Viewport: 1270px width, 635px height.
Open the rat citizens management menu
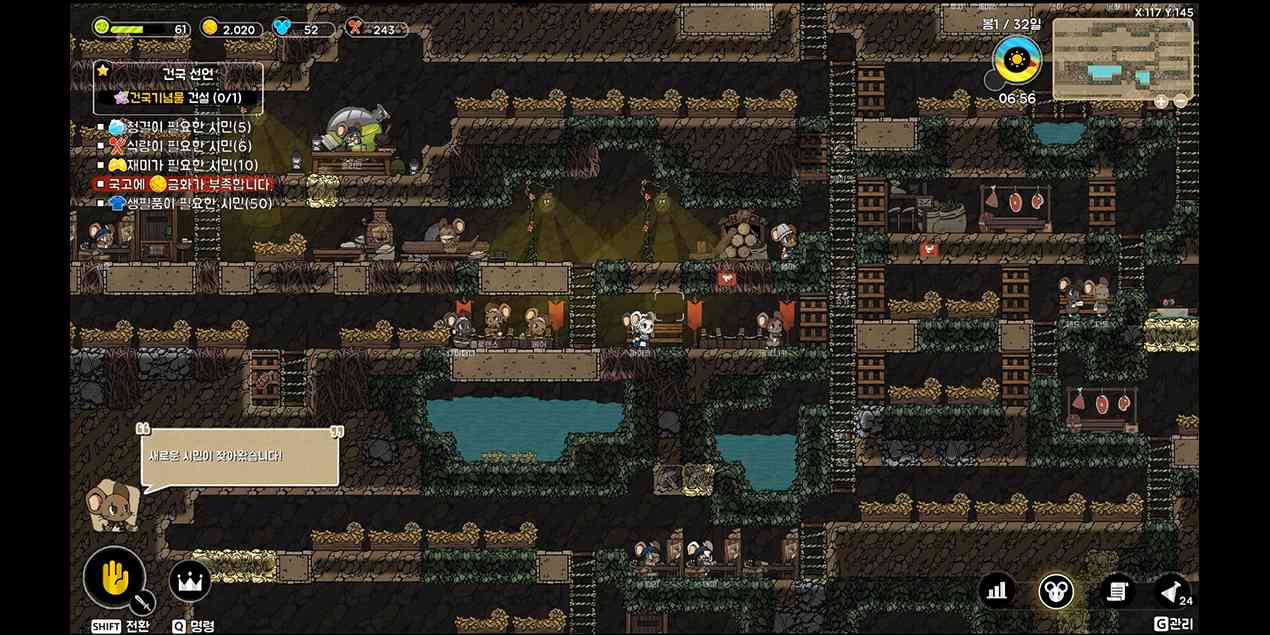click(x=1056, y=591)
